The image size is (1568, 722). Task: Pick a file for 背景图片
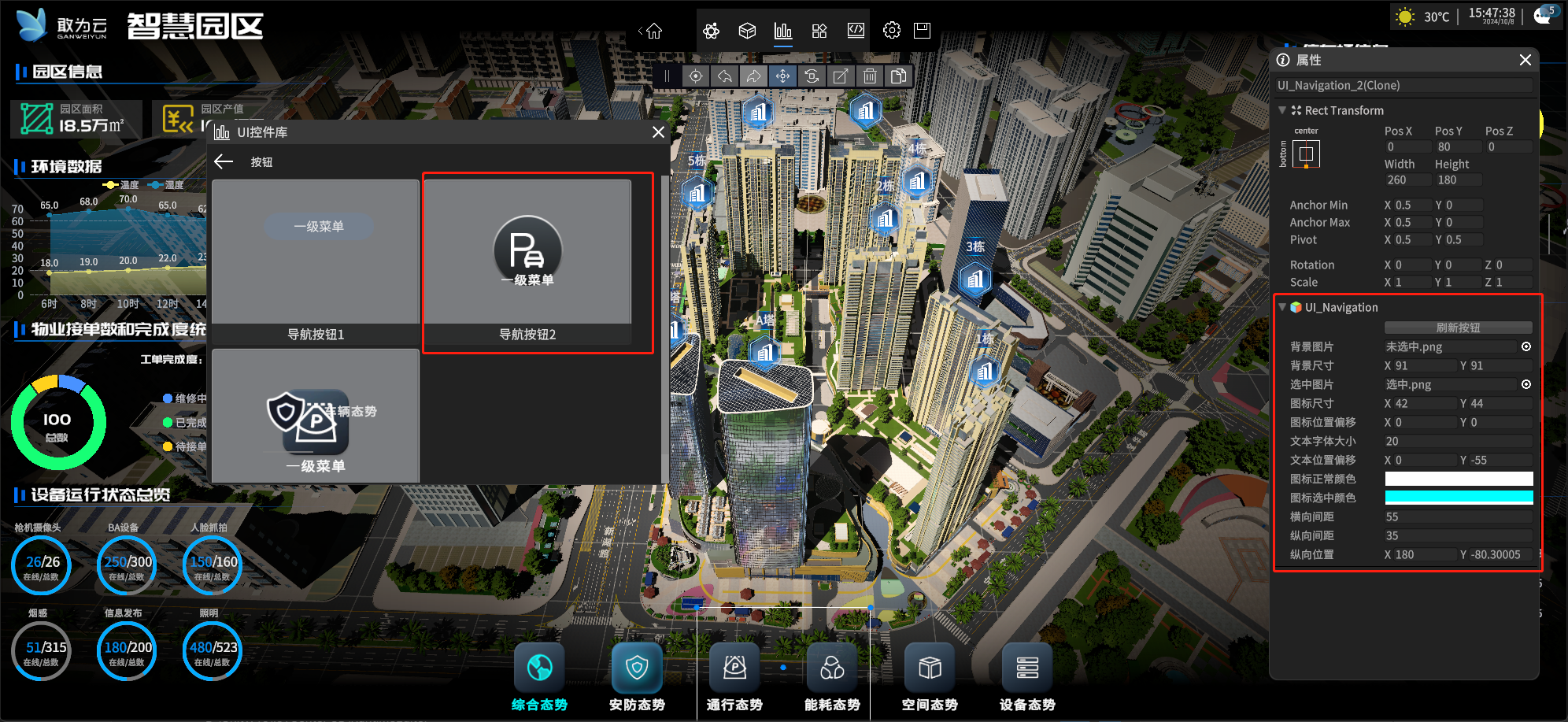coord(1526,346)
